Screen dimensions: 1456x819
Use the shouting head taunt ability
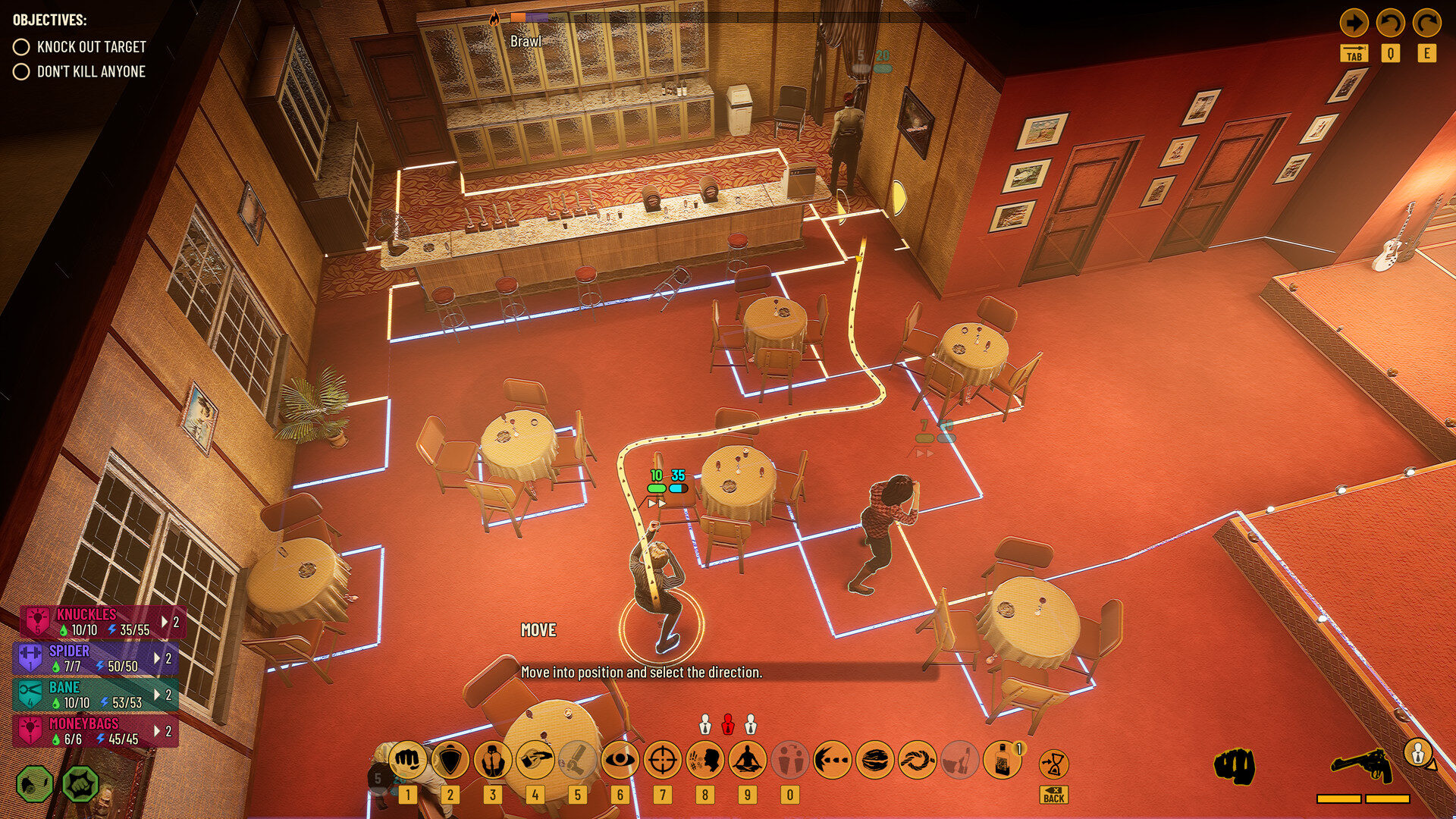click(x=705, y=760)
